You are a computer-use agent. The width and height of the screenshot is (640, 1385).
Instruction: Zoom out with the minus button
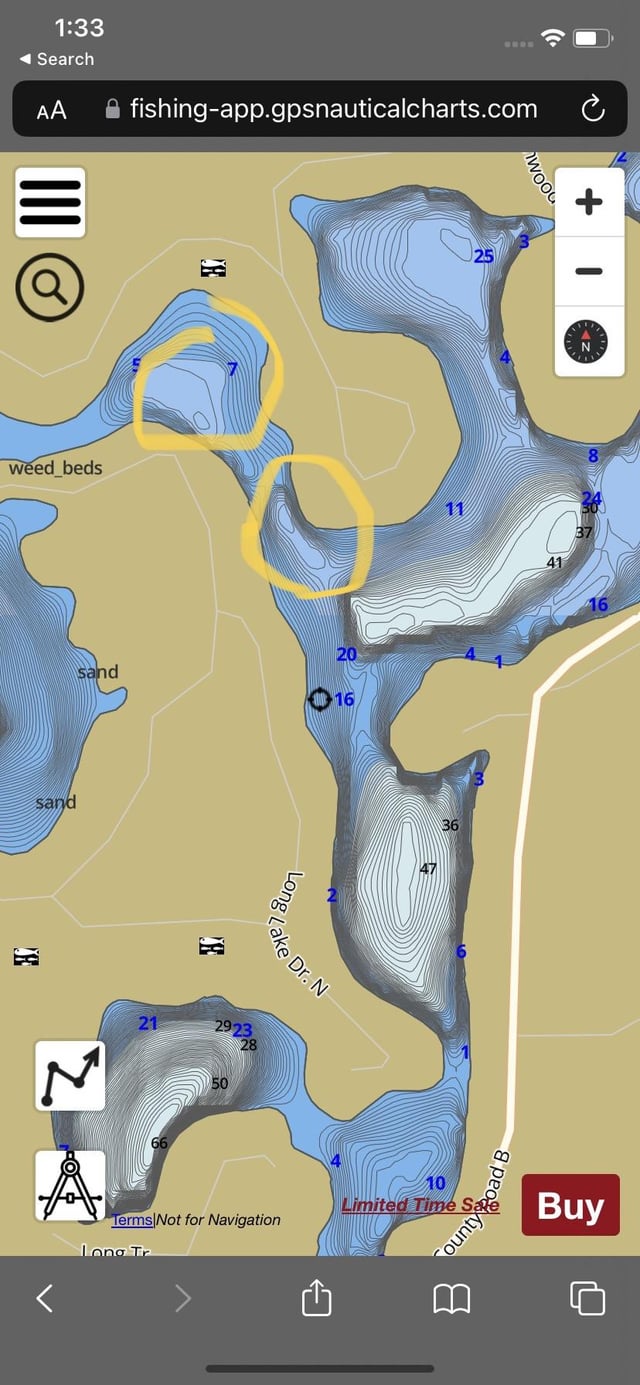(589, 271)
